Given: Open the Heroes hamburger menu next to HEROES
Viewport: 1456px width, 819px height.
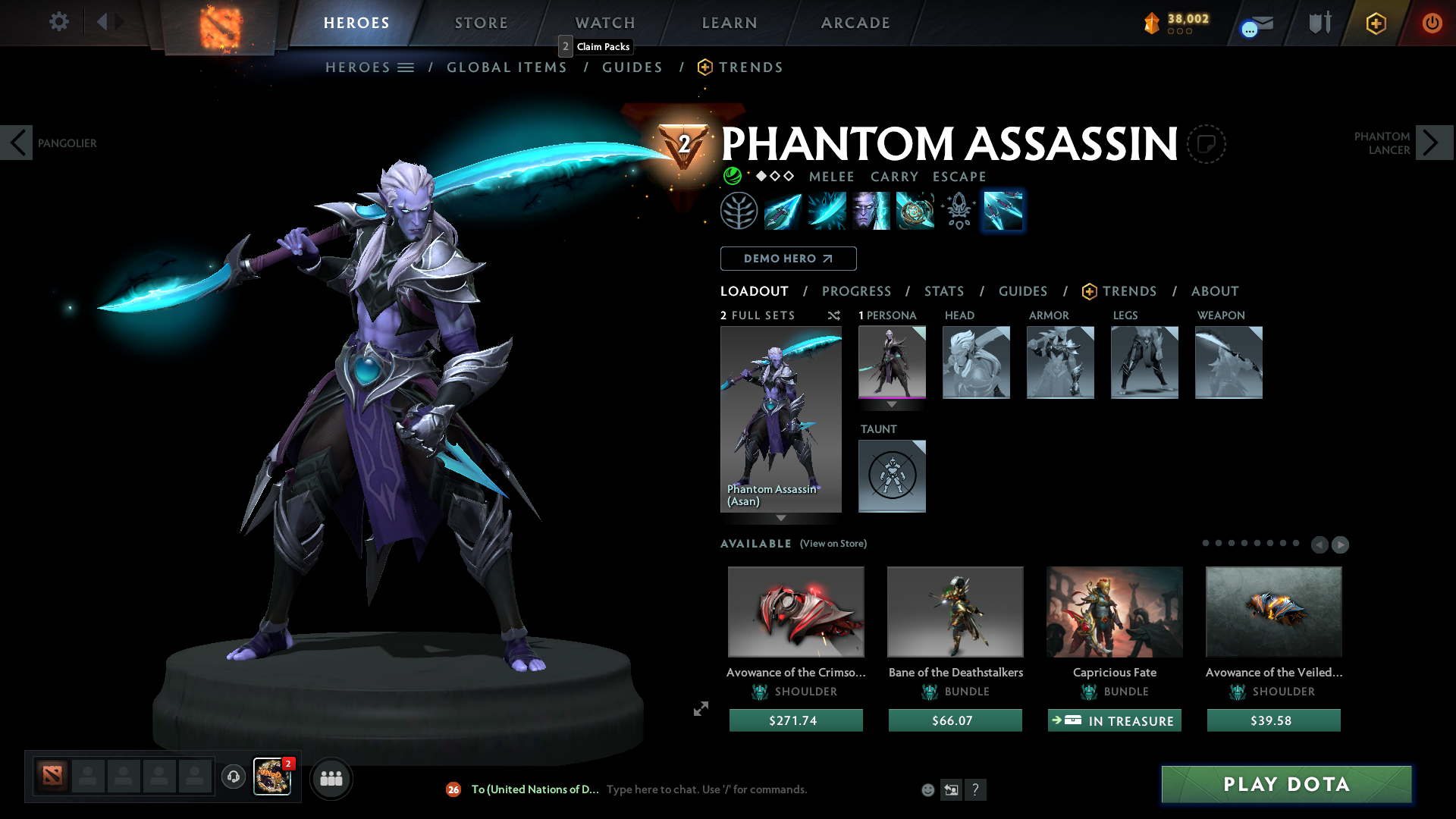Looking at the screenshot, I should [x=406, y=67].
